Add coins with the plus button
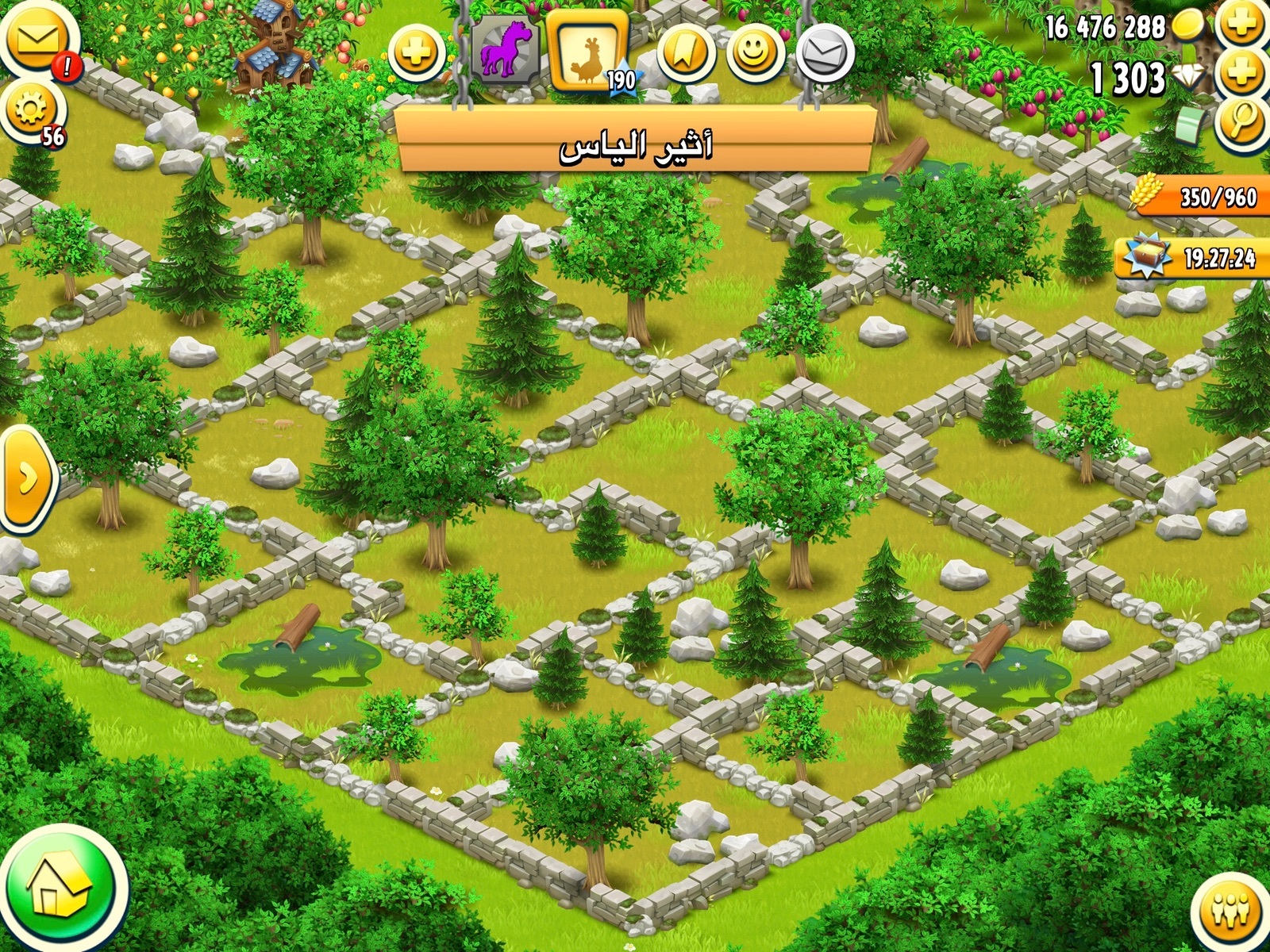Image resolution: width=1270 pixels, height=952 pixels. (x=1241, y=25)
